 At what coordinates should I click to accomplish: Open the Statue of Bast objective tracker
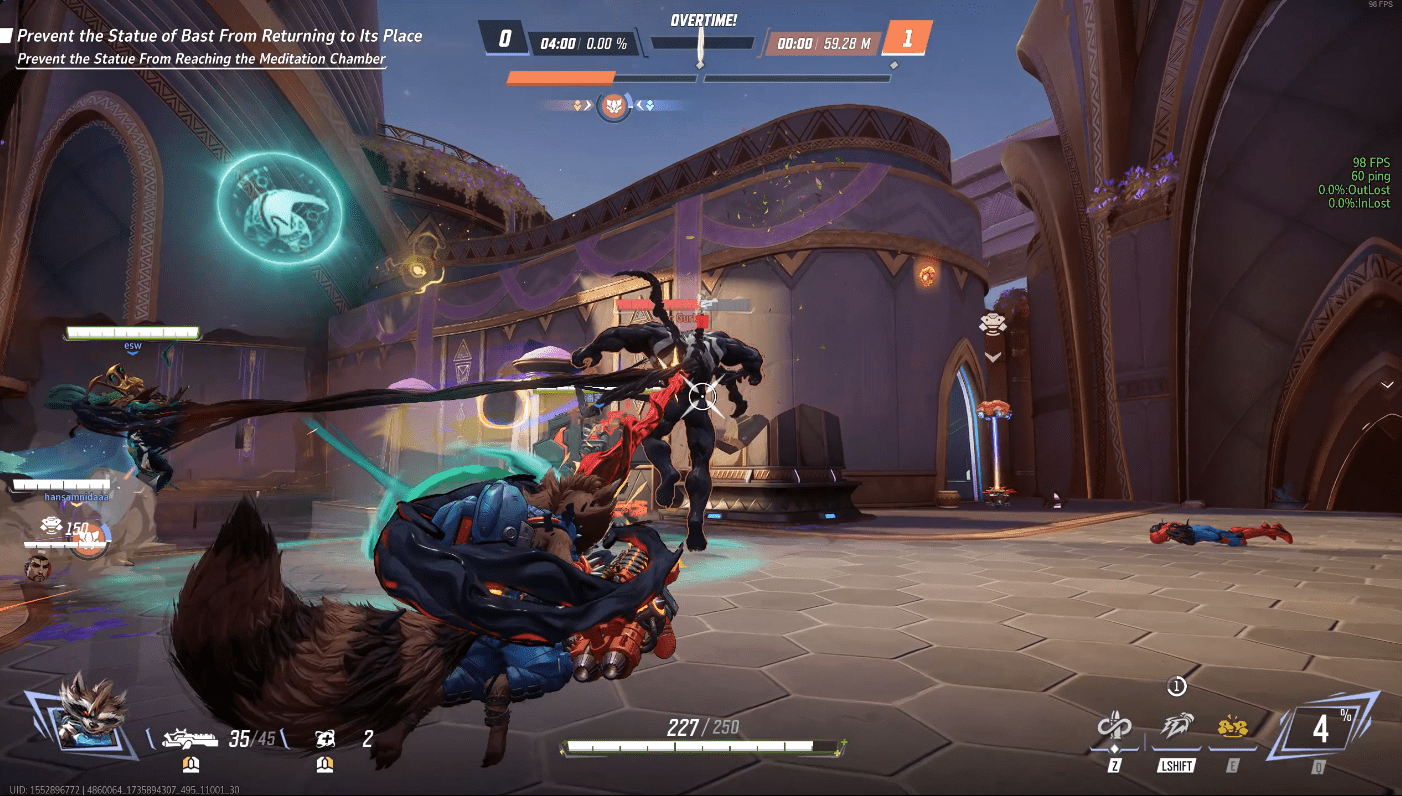coord(219,36)
